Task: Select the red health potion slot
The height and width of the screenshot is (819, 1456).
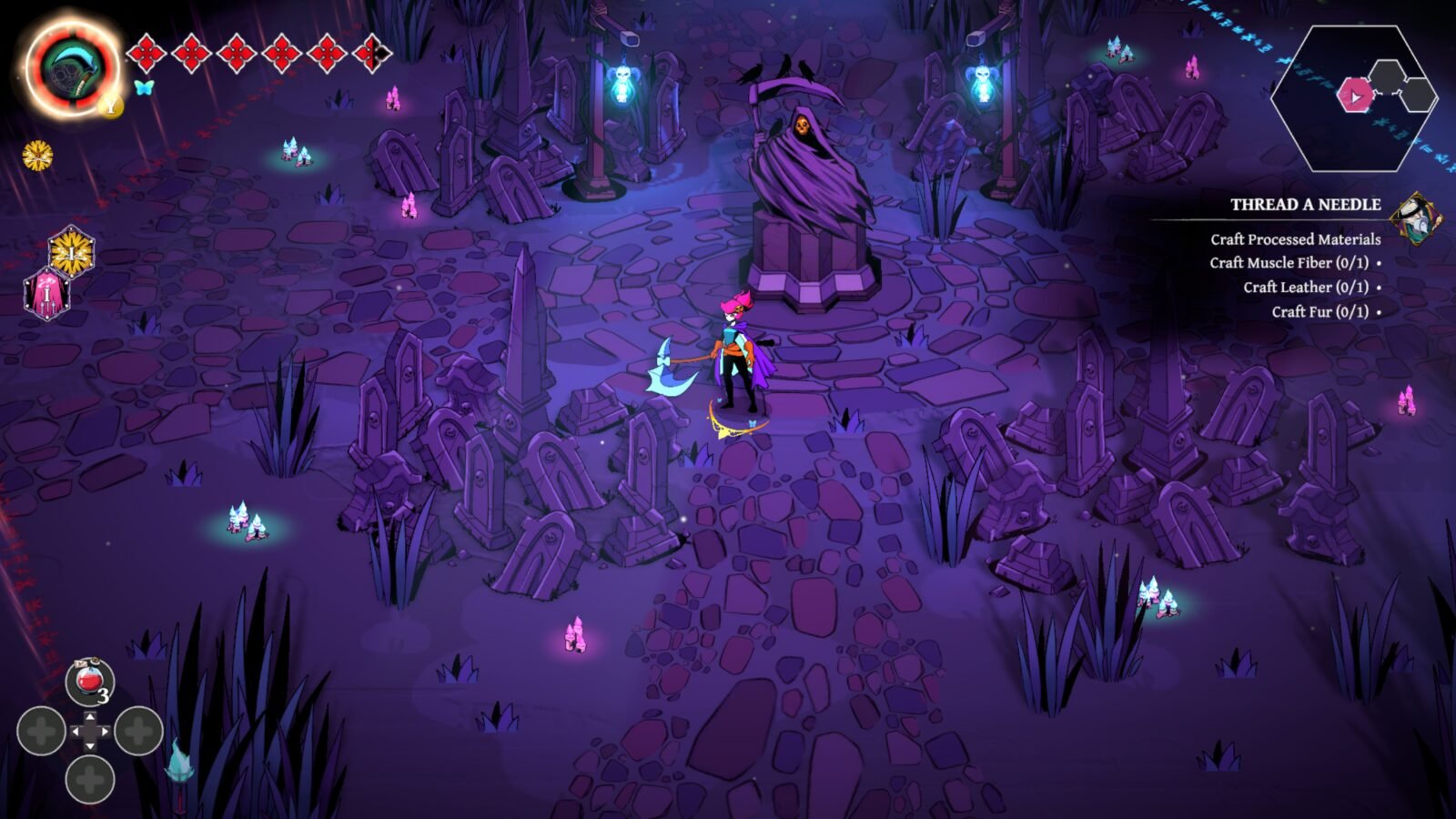Action: point(89,682)
